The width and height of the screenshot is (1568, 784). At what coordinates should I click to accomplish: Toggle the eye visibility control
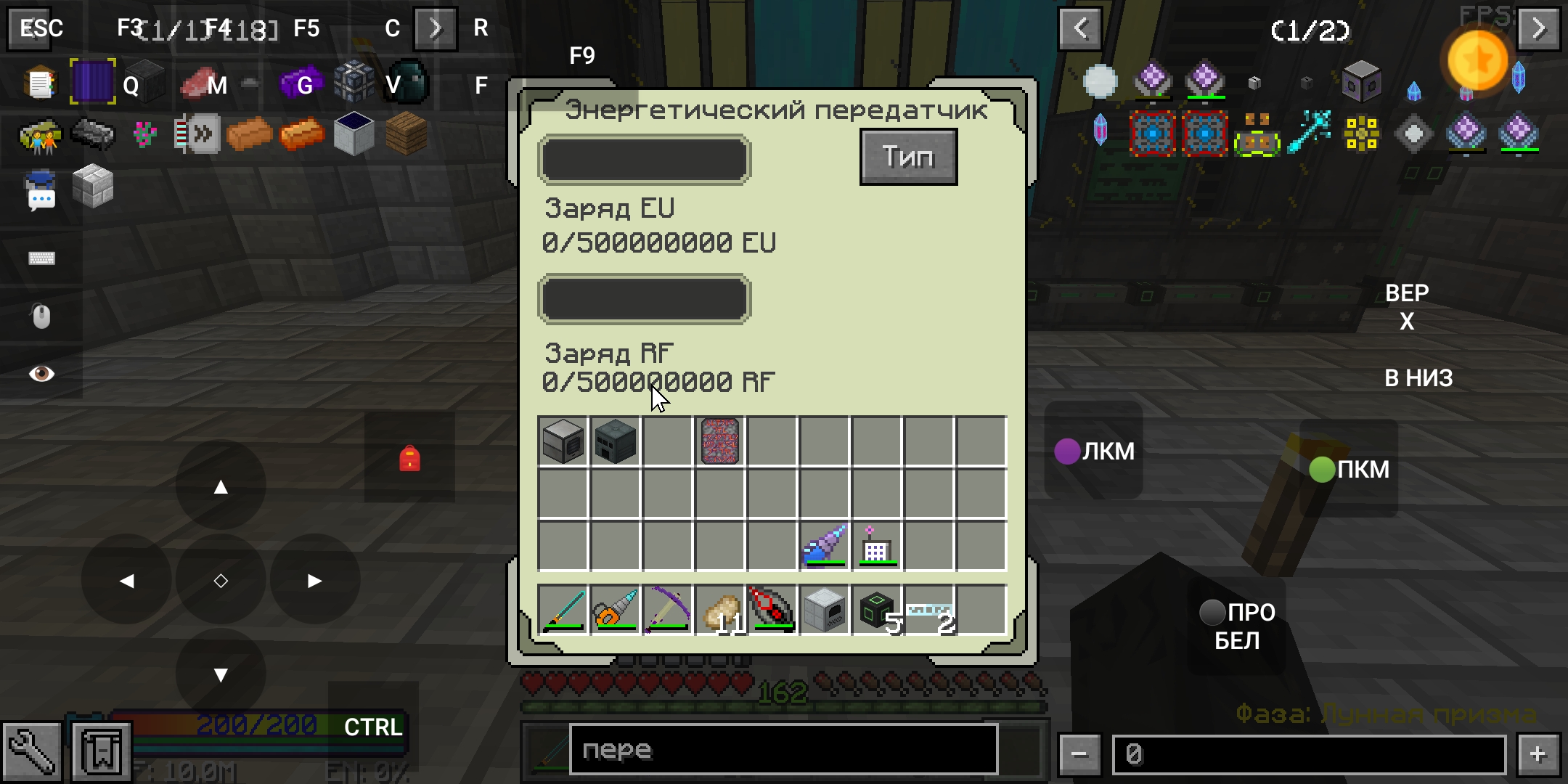click(x=41, y=373)
